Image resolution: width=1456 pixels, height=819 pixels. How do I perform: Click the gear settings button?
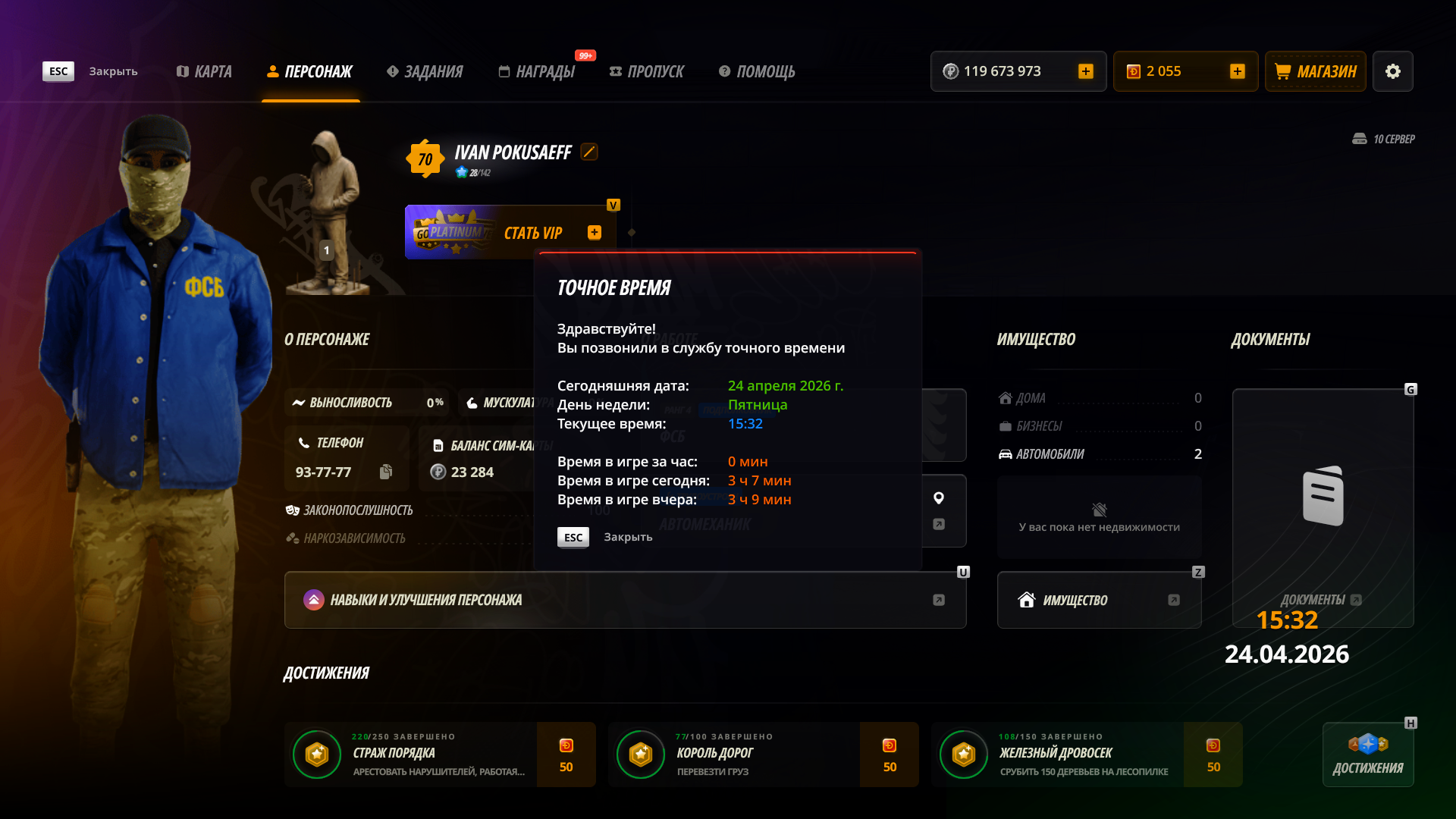tap(1393, 71)
